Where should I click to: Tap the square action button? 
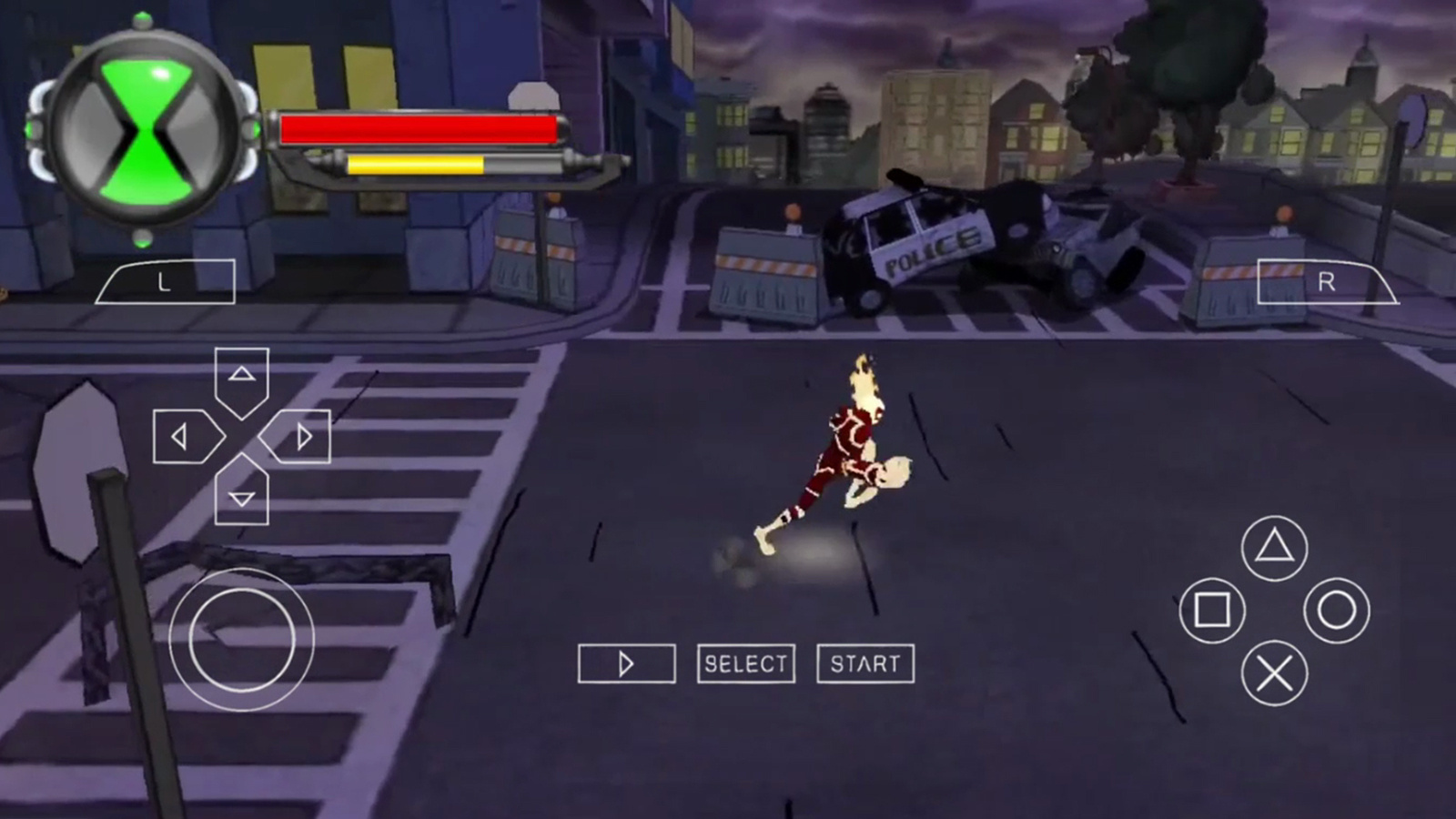tap(1212, 610)
